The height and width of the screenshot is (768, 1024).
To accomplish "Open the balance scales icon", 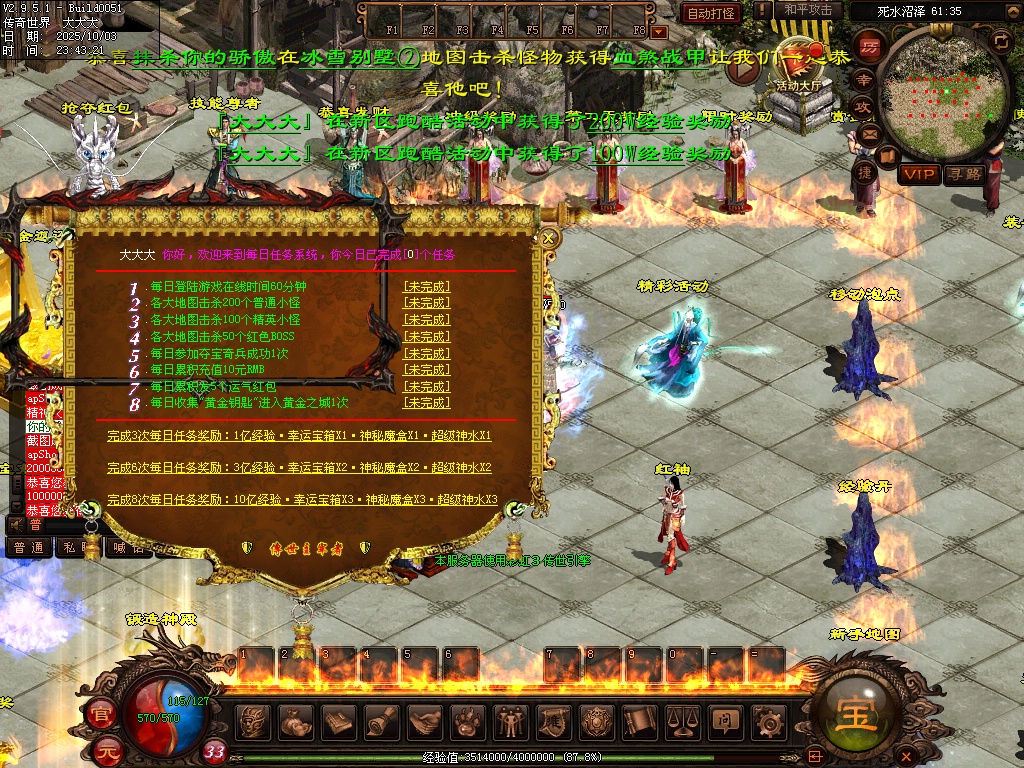I will click(681, 720).
